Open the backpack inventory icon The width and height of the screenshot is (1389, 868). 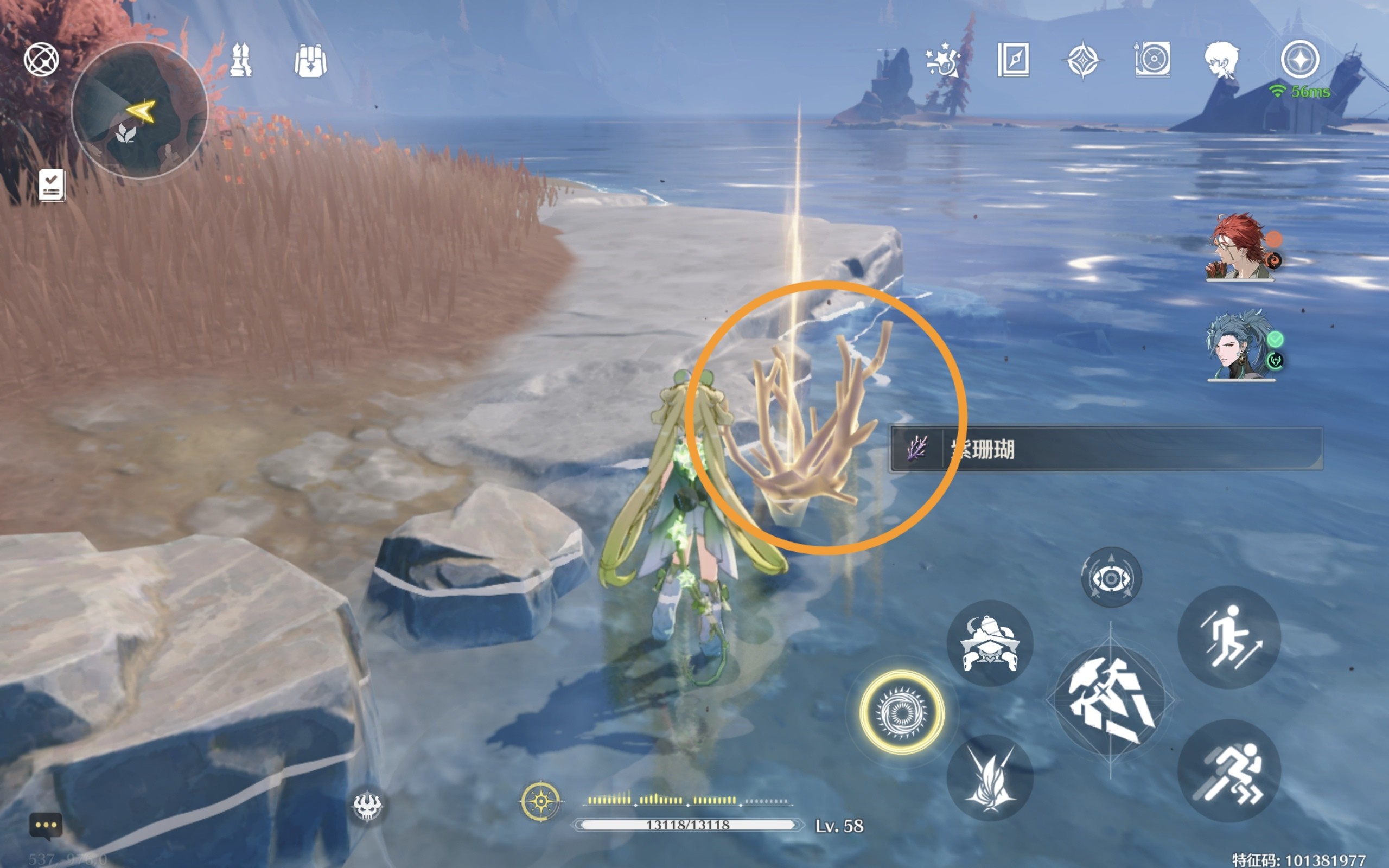point(310,61)
